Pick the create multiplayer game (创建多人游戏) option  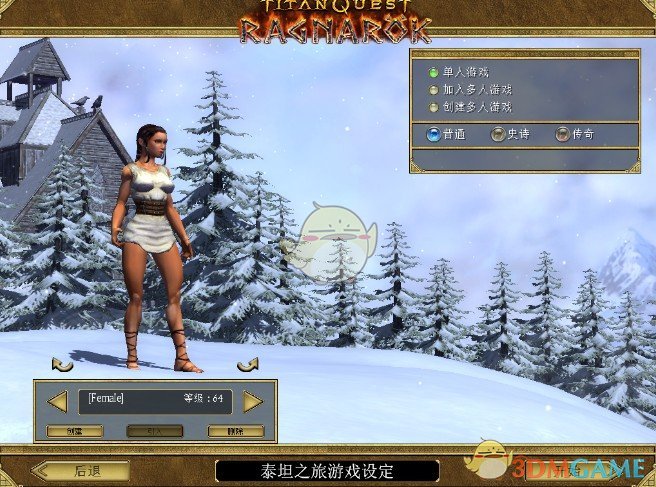tap(432, 107)
